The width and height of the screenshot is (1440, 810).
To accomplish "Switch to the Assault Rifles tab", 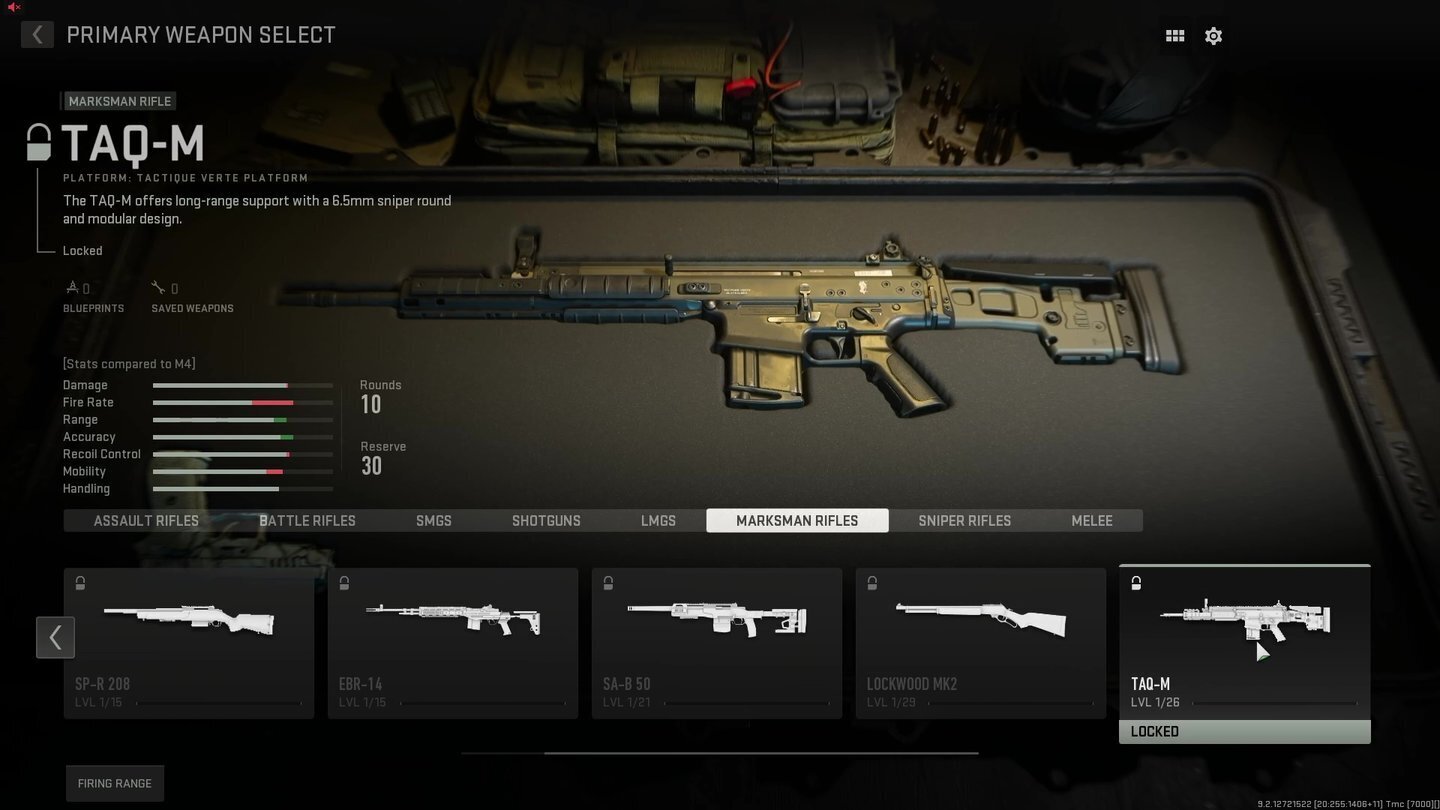I will tap(145, 520).
